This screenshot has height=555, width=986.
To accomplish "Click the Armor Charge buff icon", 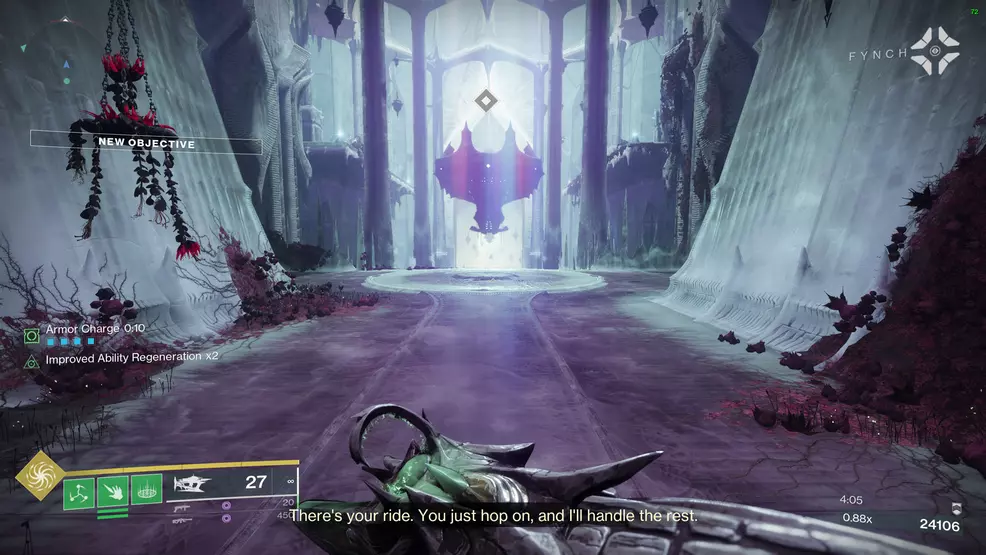I will (32, 335).
